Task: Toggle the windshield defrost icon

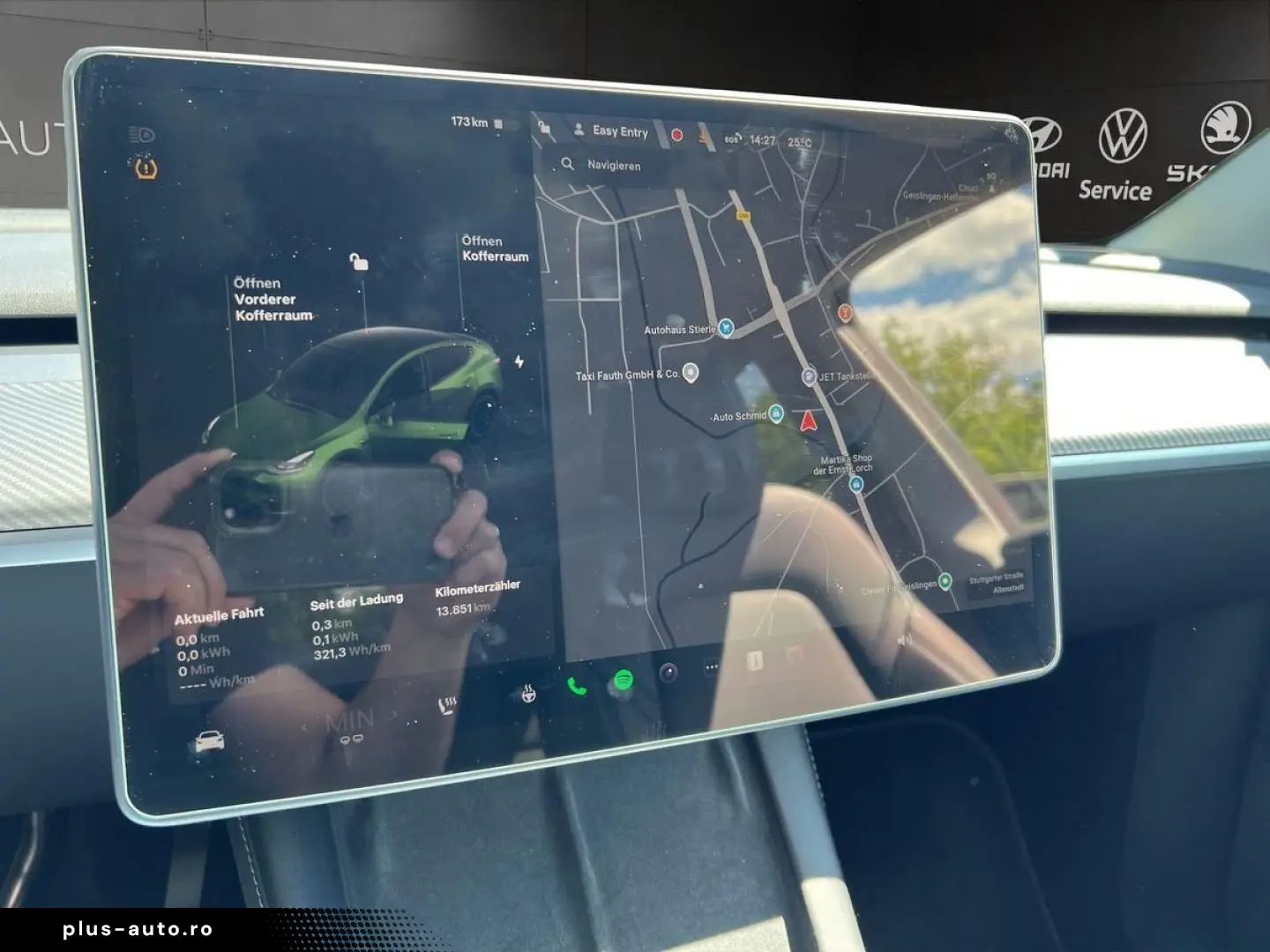Action: [x=344, y=739]
